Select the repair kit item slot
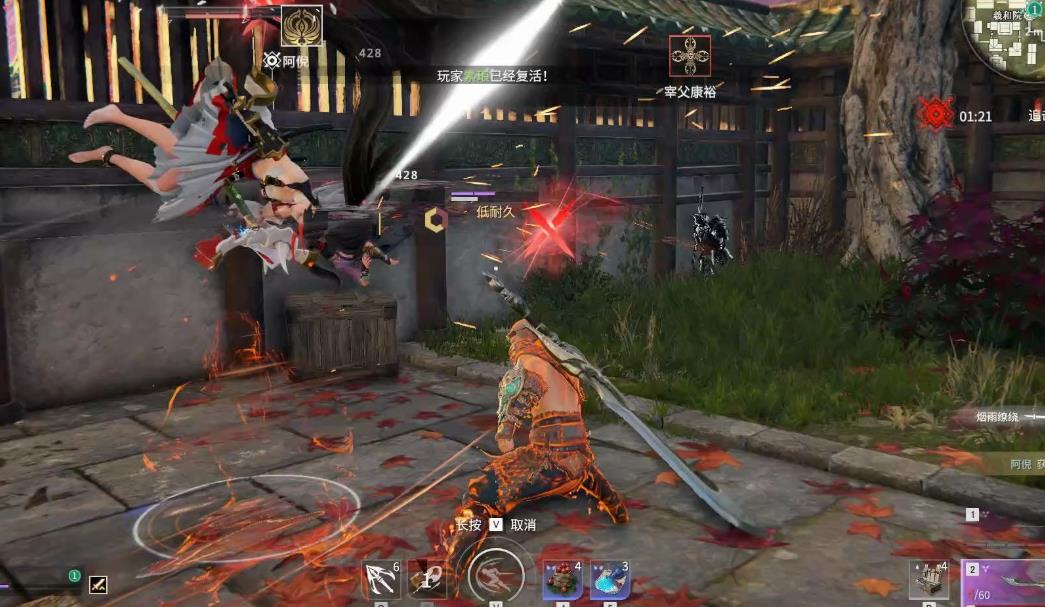 [x=929, y=580]
